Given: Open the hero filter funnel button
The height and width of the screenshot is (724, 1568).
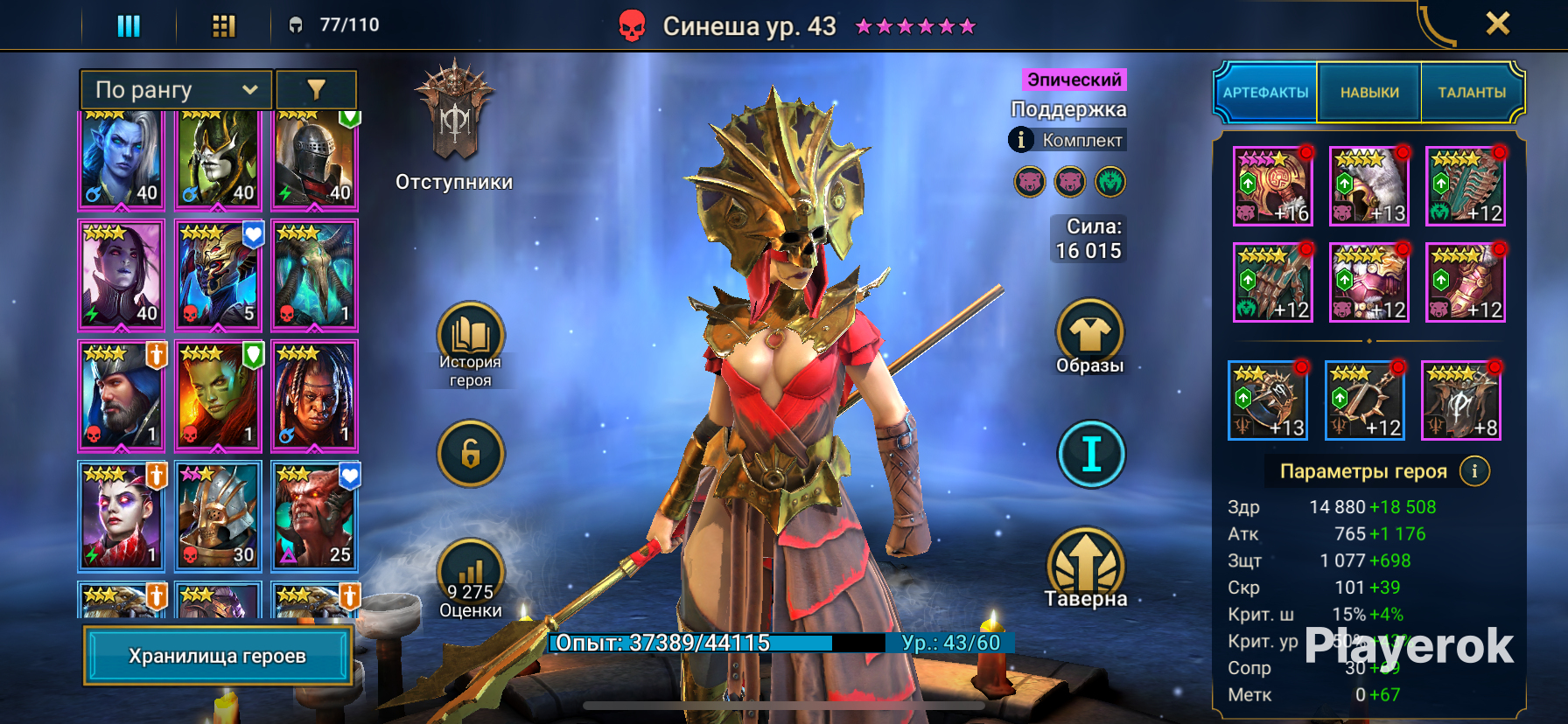Looking at the screenshot, I should (316, 89).
